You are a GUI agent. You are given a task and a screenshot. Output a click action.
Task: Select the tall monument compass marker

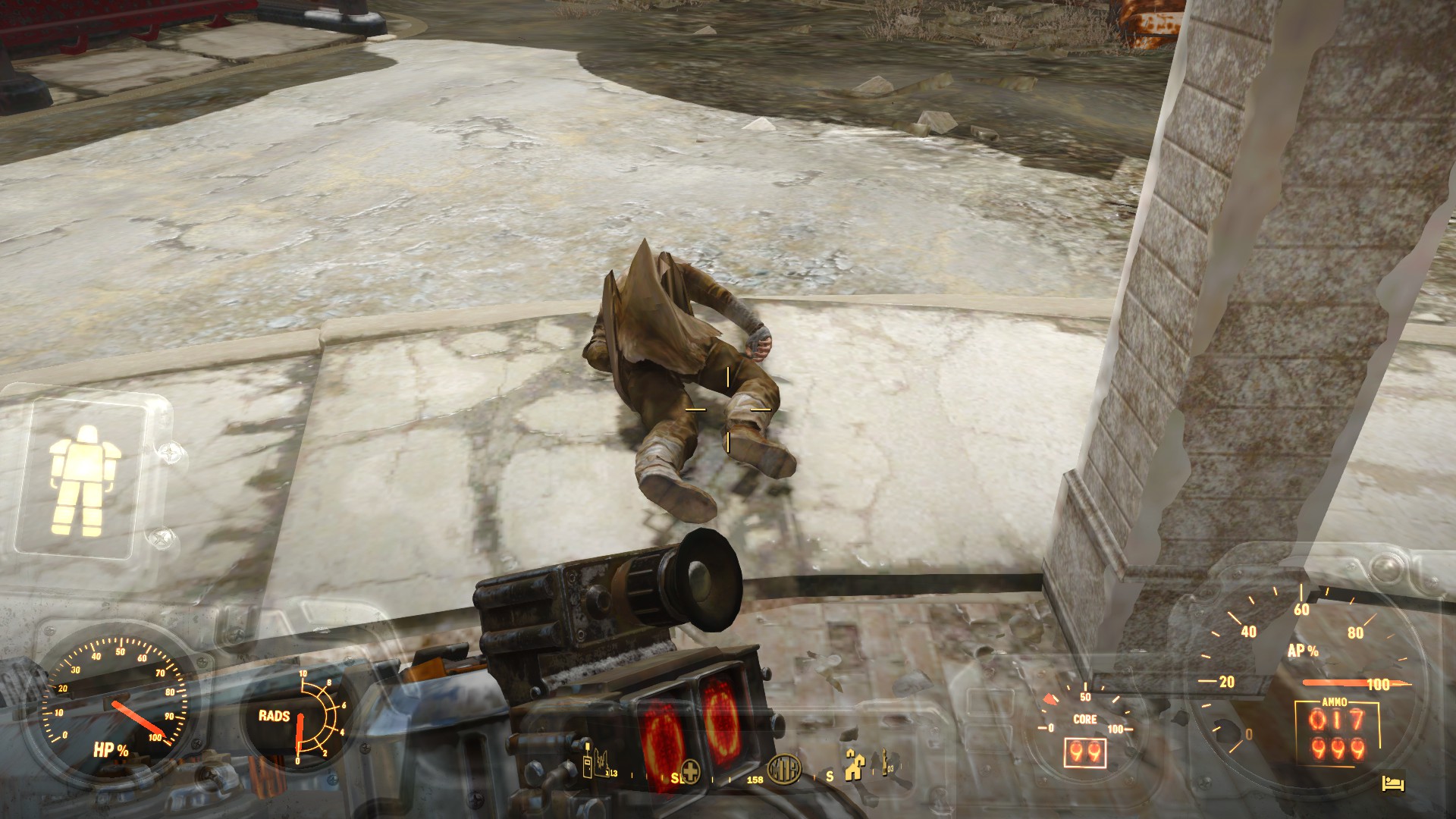tap(883, 764)
